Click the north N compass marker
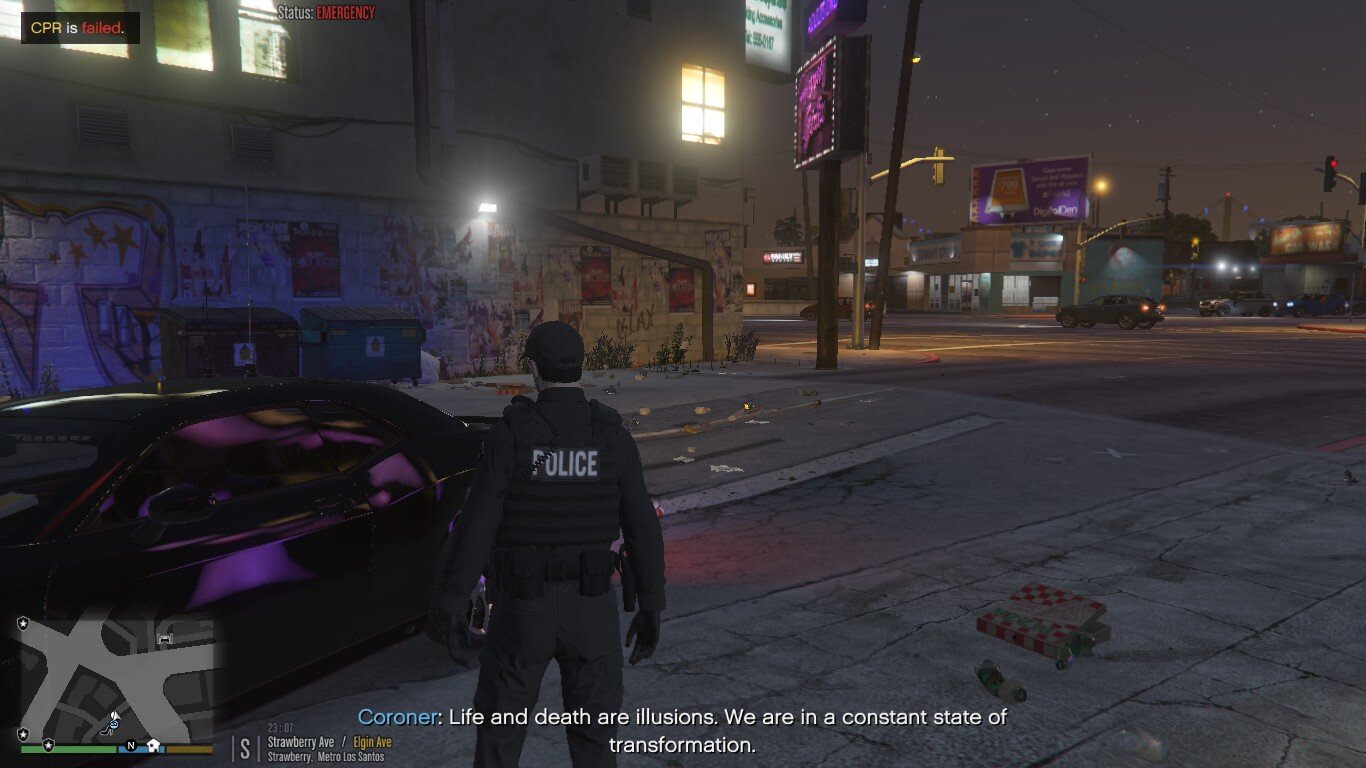Viewport: 1366px width, 768px height. (x=130, y=745)
